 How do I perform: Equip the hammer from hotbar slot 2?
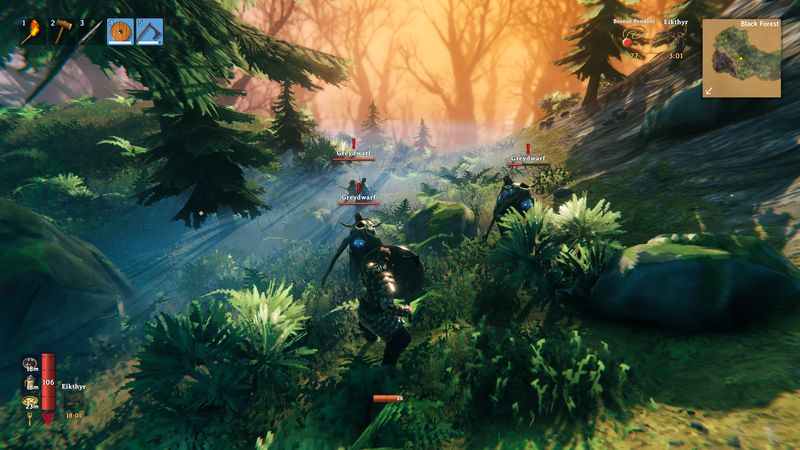click(61, 32)
